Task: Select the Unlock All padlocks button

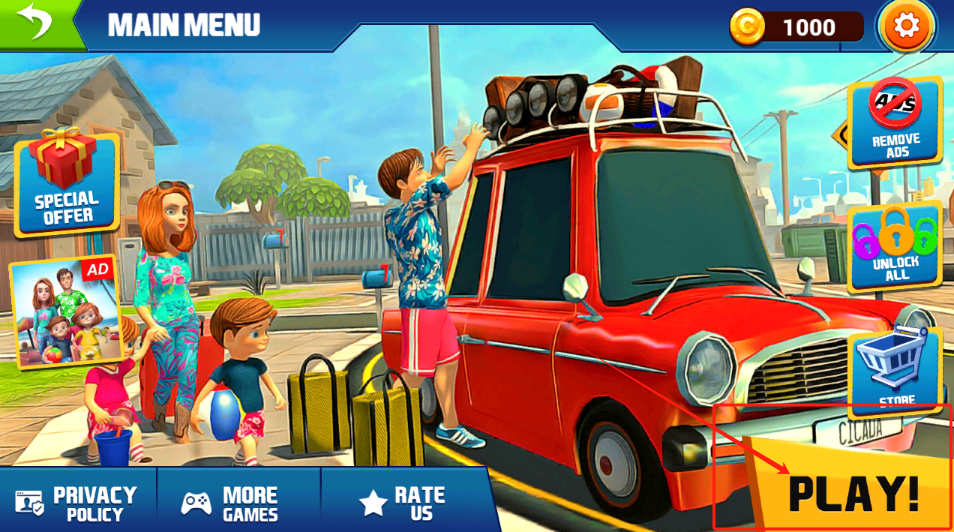Action: click(895, 247)
